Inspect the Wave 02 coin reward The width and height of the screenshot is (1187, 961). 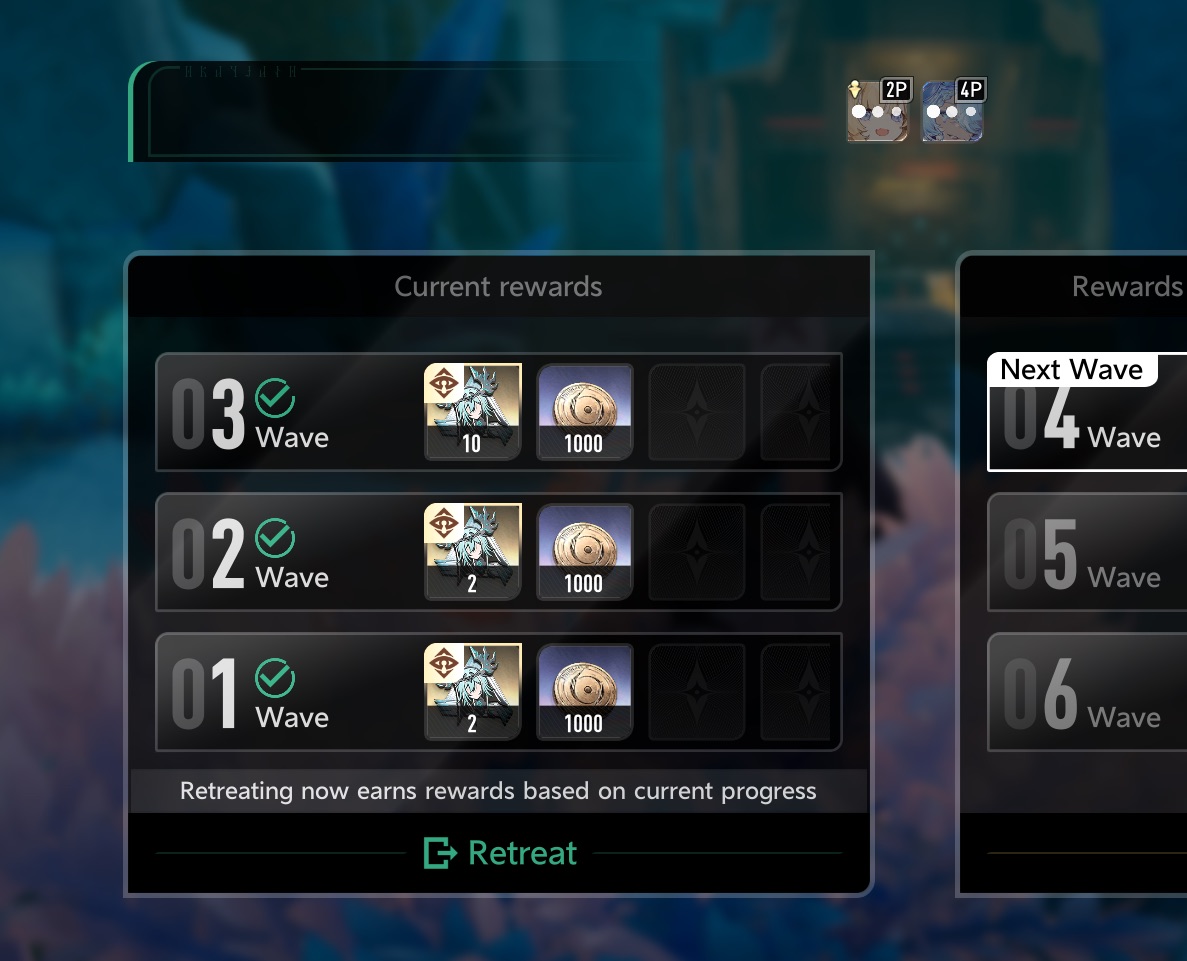tap(584, 551)
